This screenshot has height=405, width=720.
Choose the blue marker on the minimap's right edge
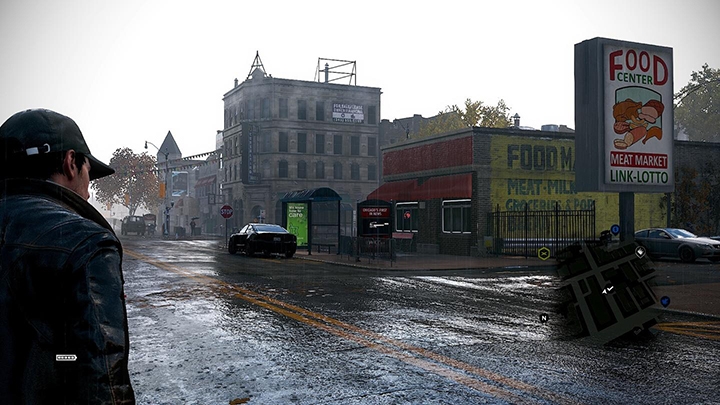(665, 300)
